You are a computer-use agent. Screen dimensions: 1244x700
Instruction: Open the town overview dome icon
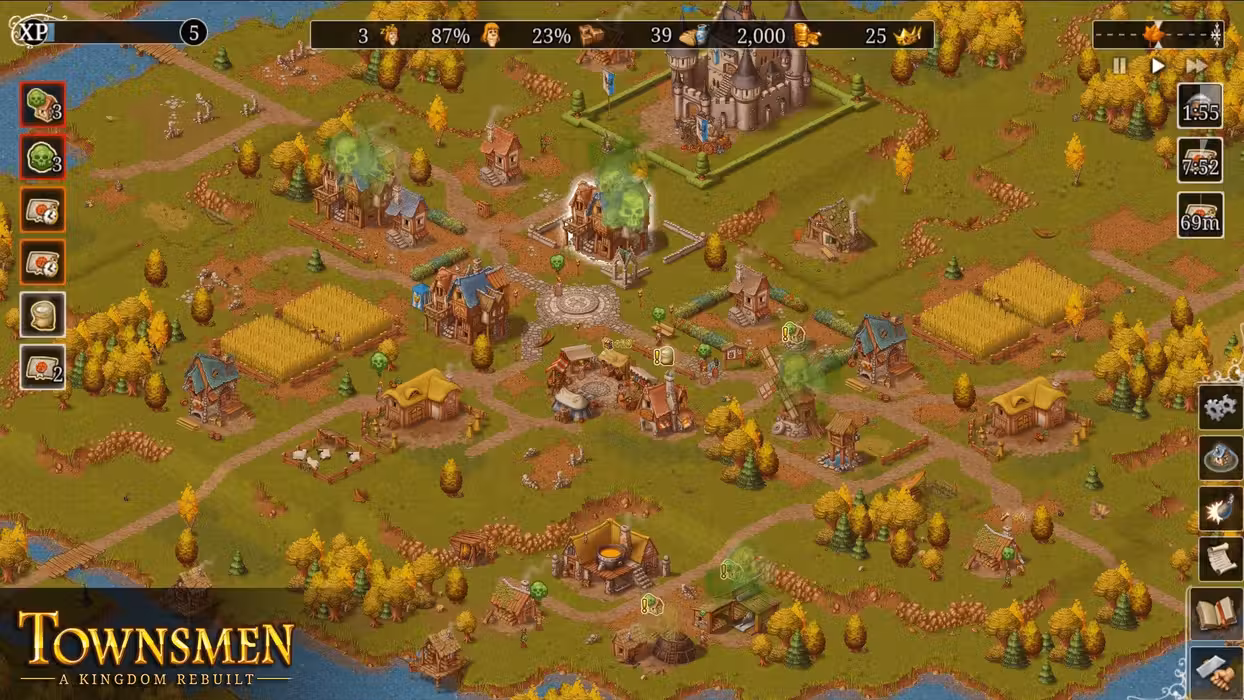pyautogui.click(x=1220, y=458)
